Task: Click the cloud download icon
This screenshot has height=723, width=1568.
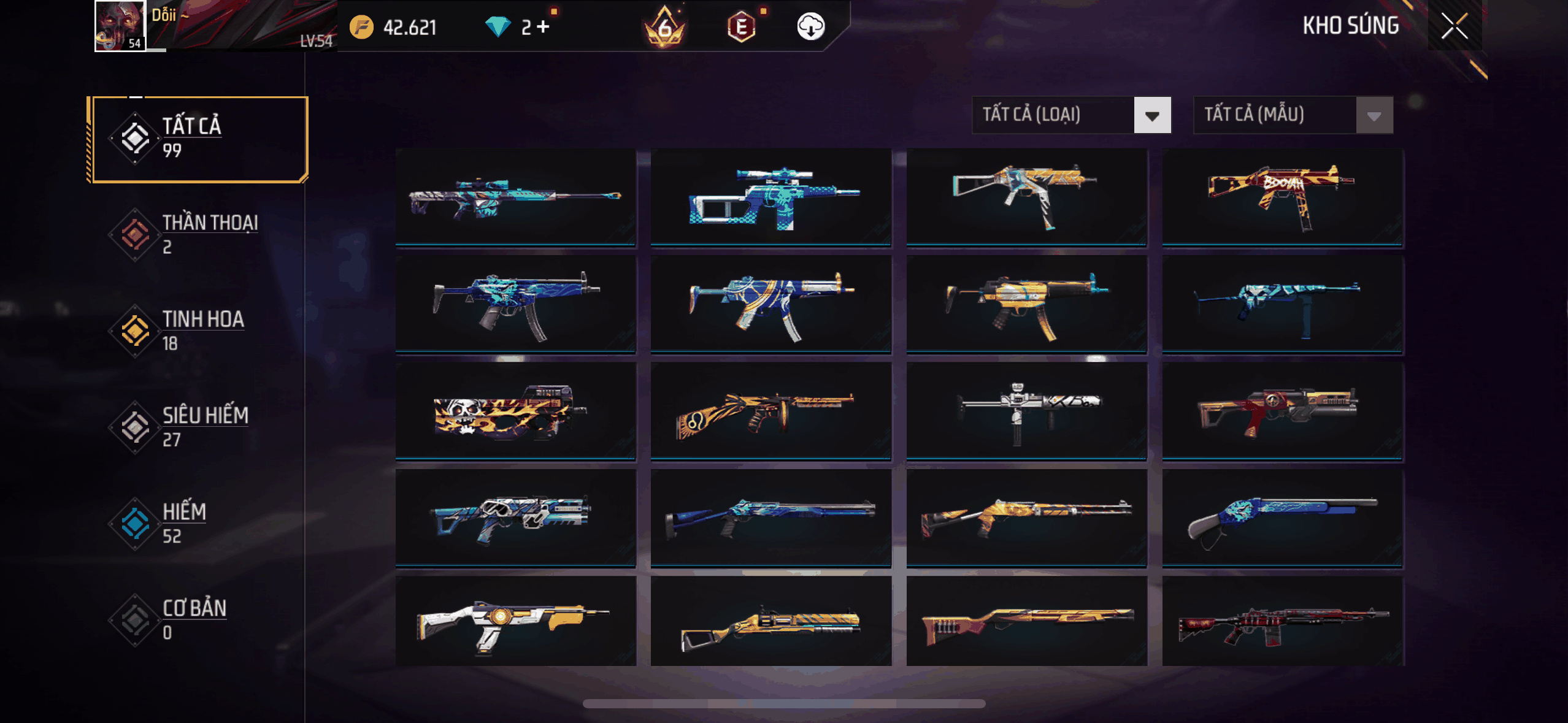Action: click(x=810, y=26)
